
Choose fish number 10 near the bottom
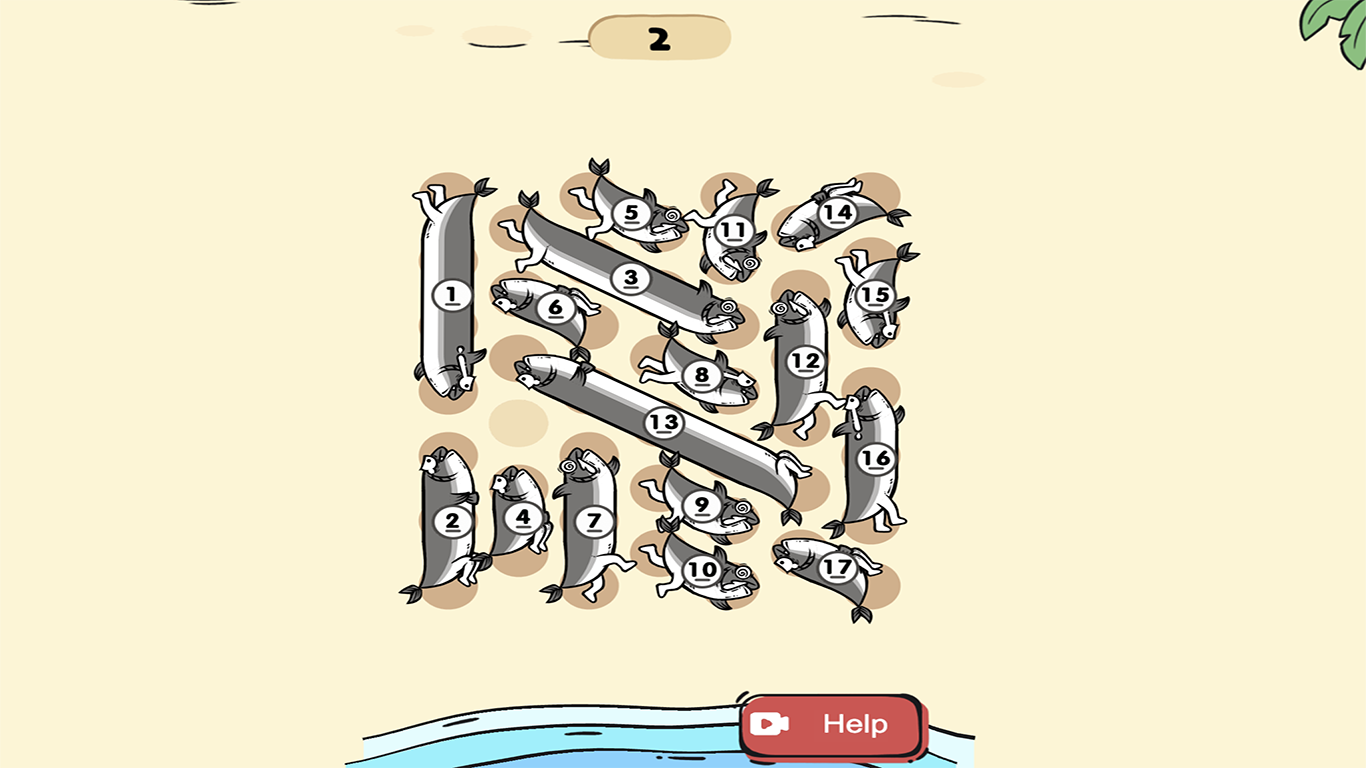pyautogui.click(x=700, y=570)
